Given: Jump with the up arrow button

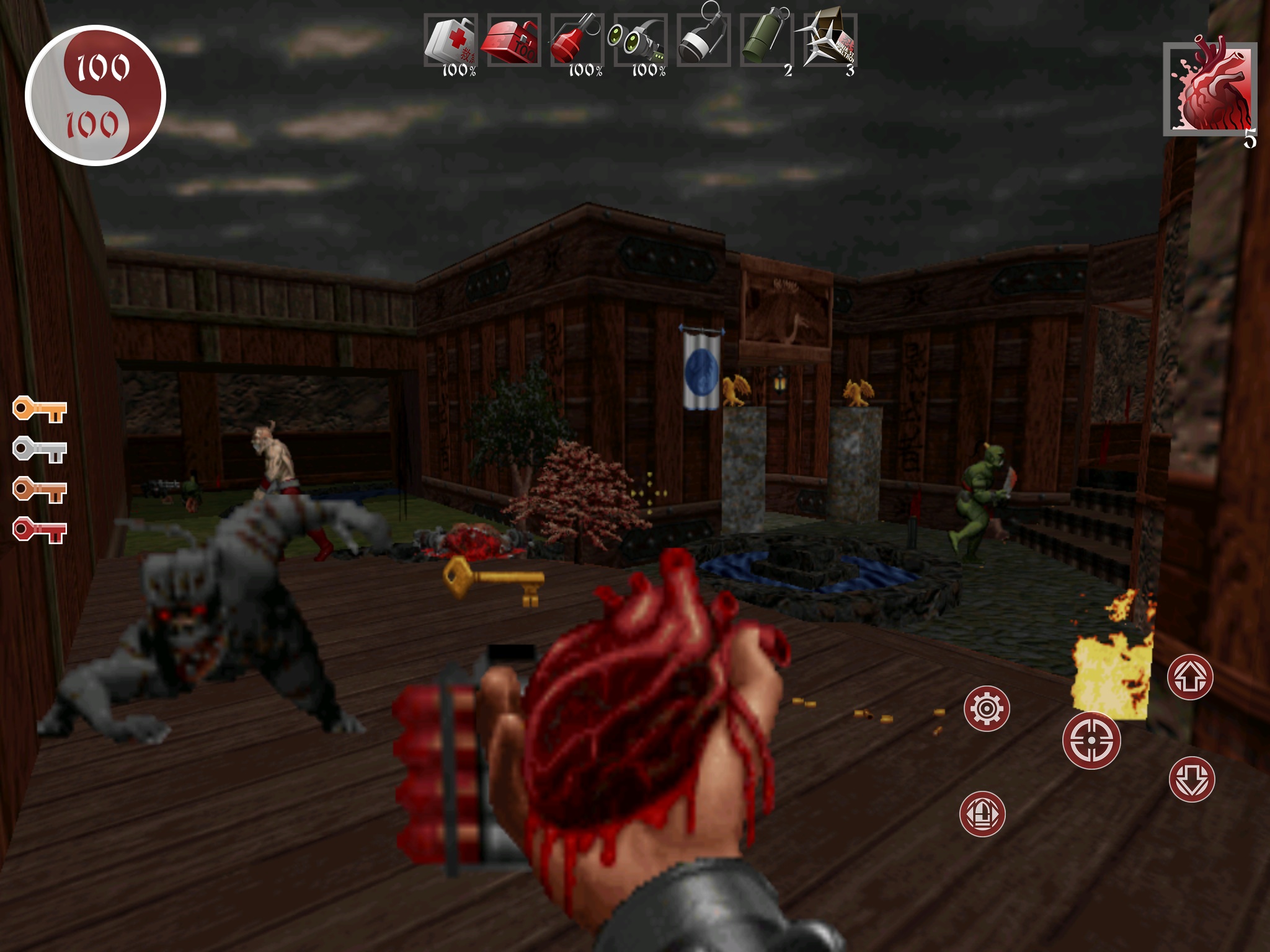Looking at the screenshot, I should (x=1190, y=677).
